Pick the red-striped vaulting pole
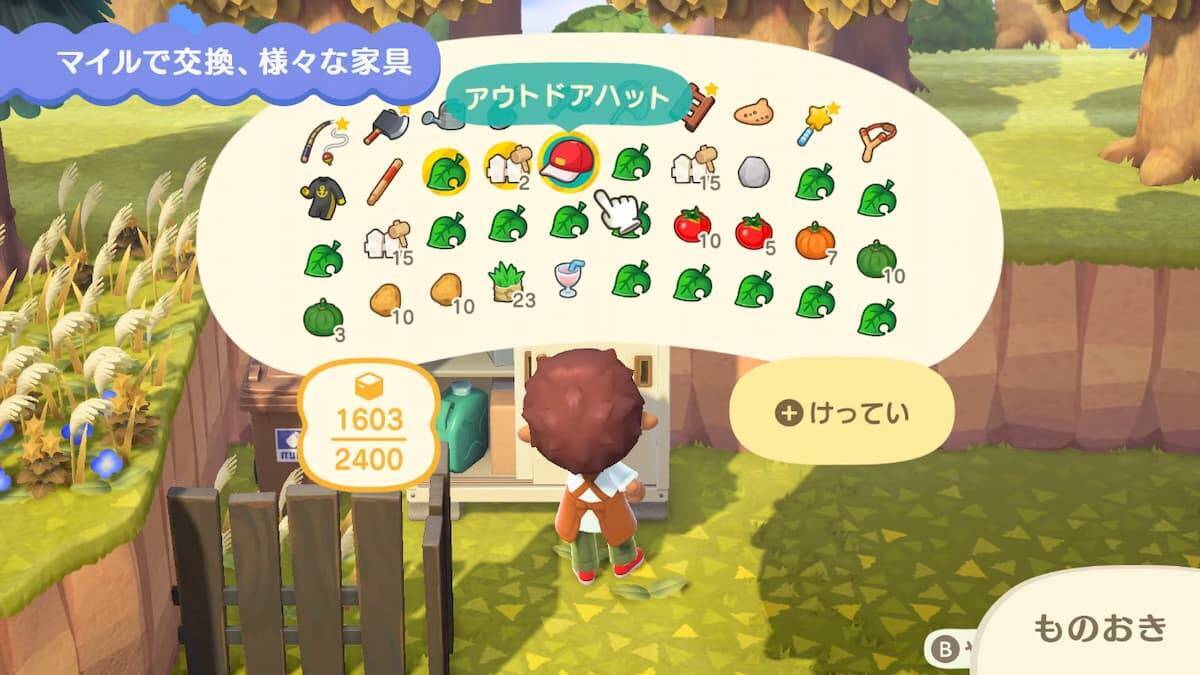This screenshot has width=1200, height=675. [x=384, y=181]
